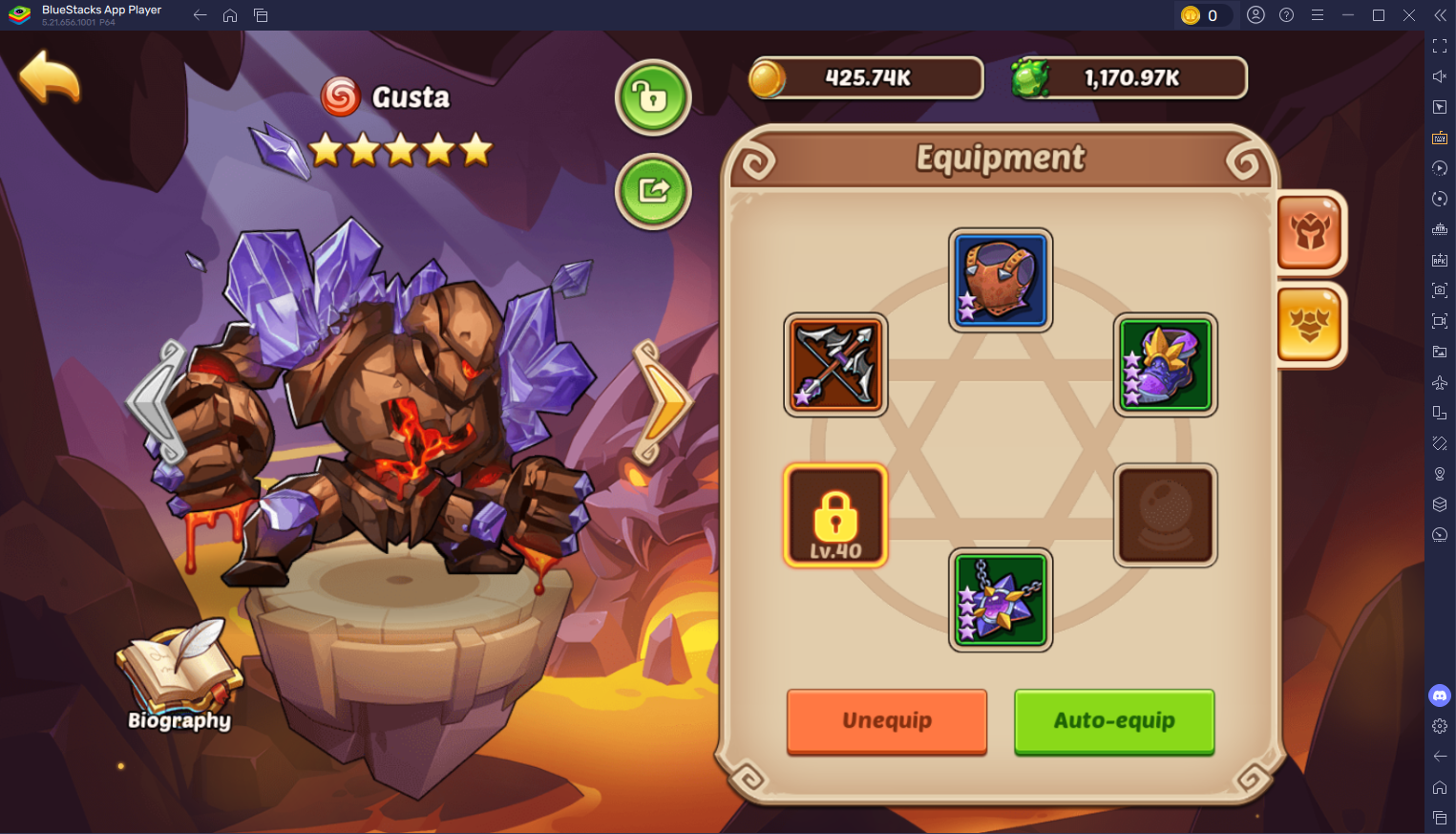Toggle the green lock icon above the share button

tap(653, 97)
